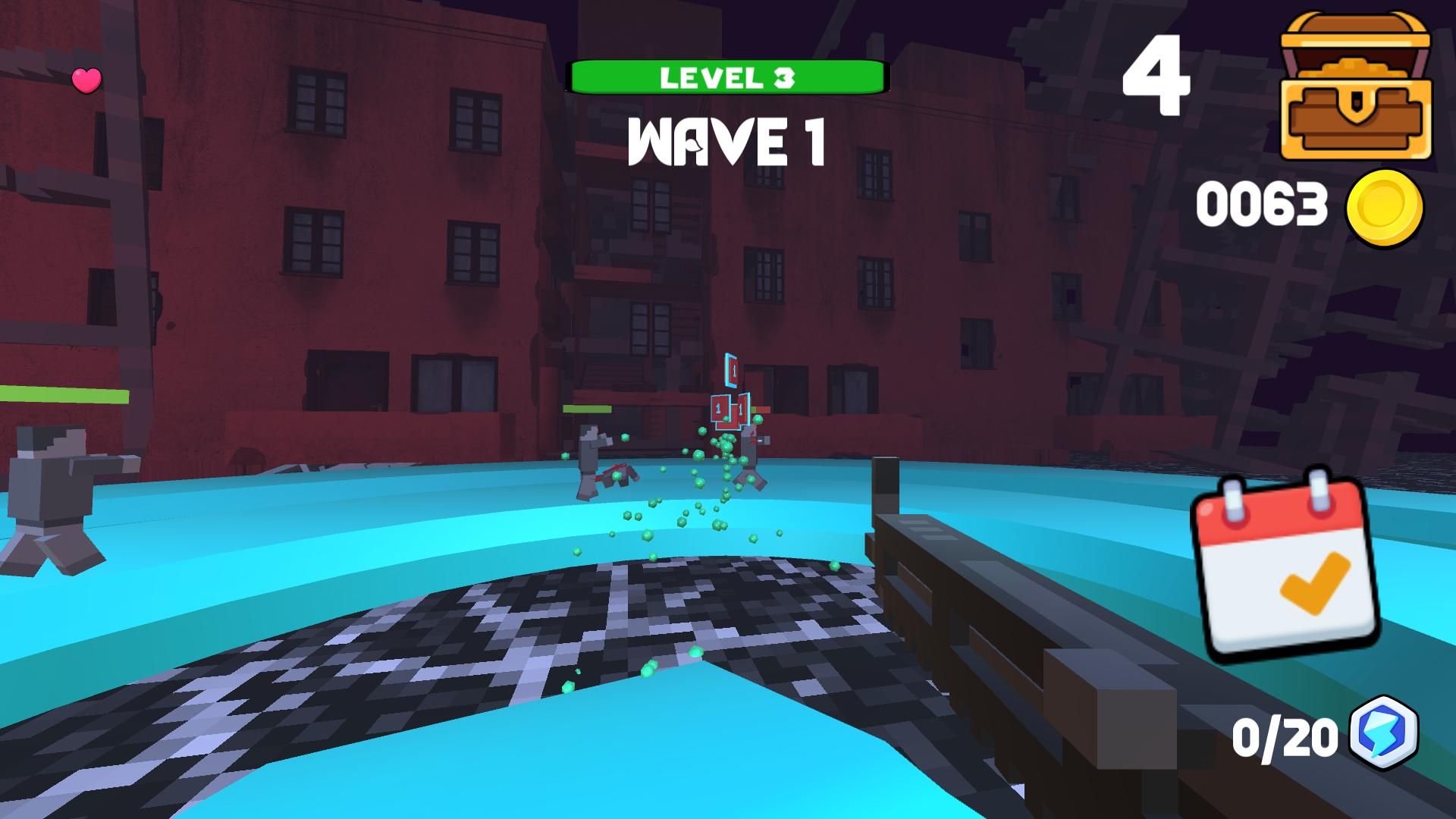Open the daily calendar check-in

(1285, 566)
